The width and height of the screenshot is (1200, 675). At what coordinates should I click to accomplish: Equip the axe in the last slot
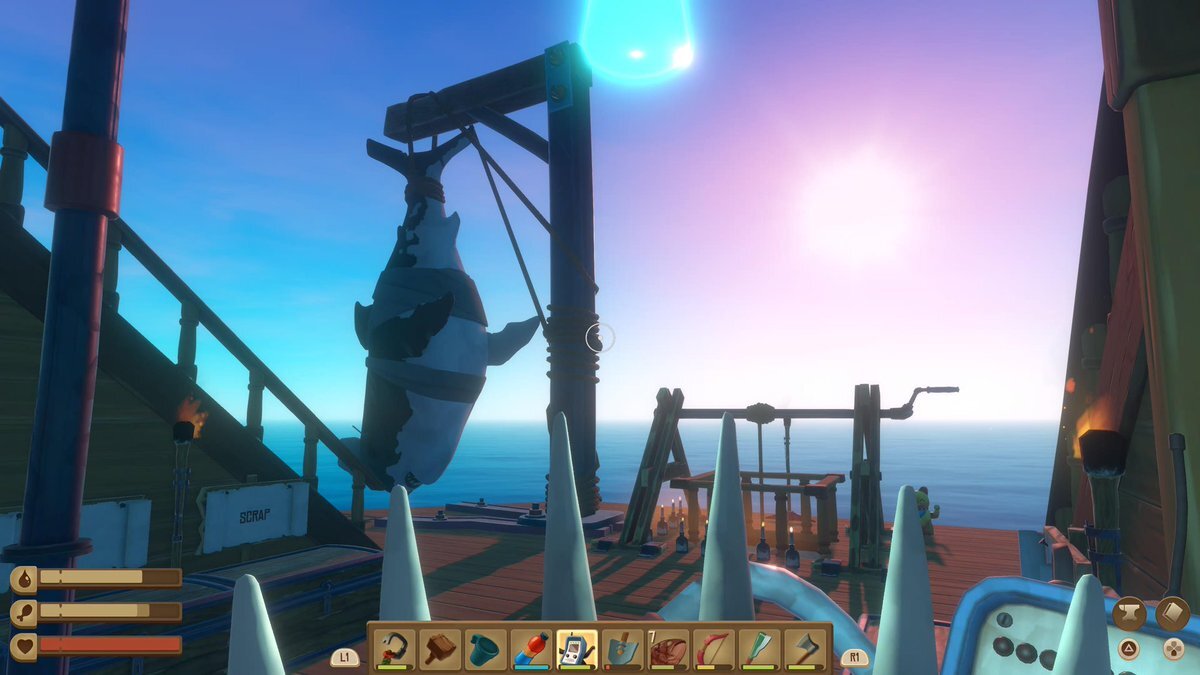(x=805, y=648)
